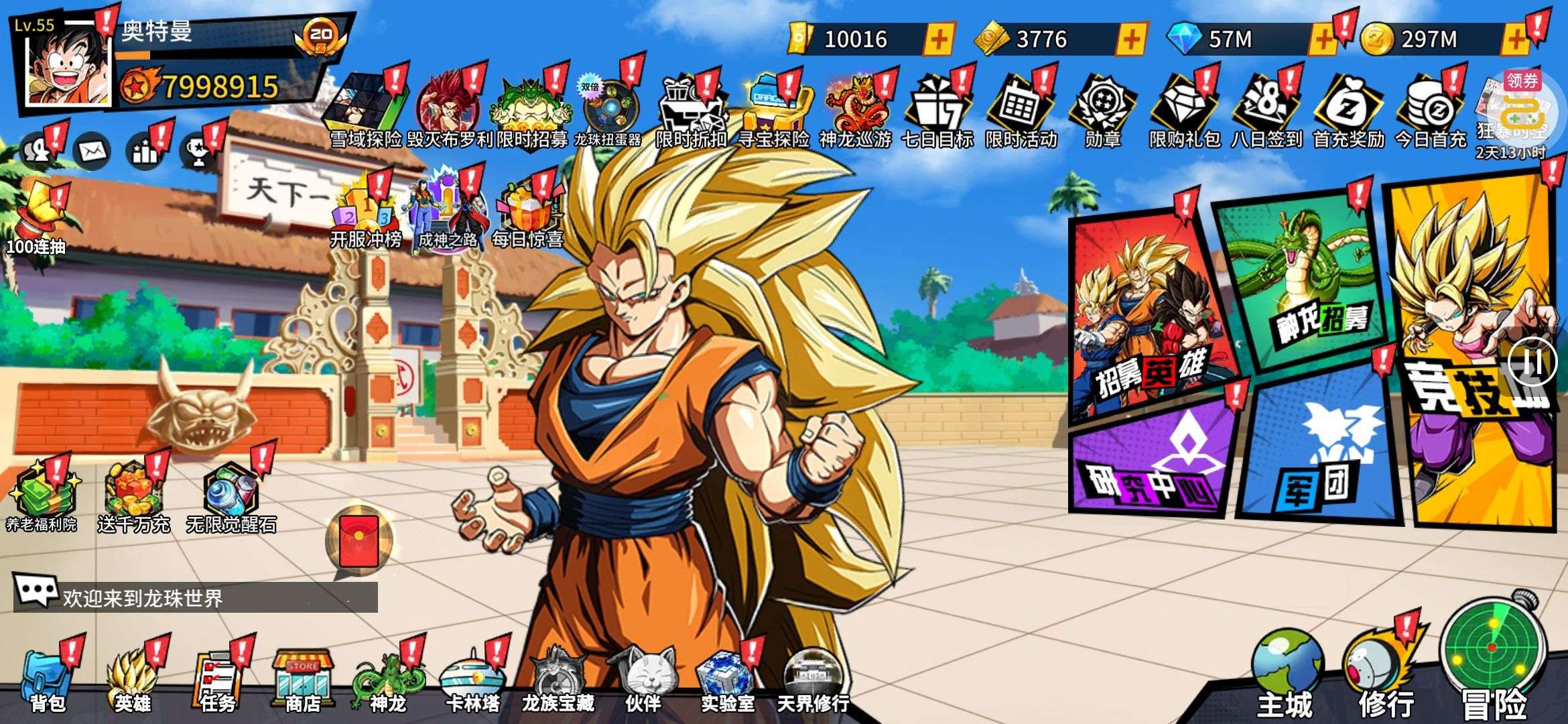Image resolution: width=1568 pixels, height=724 pixels.
Task: Open the 欢迎来到龙珠世界 chat bar
Action: coord(196,597)
